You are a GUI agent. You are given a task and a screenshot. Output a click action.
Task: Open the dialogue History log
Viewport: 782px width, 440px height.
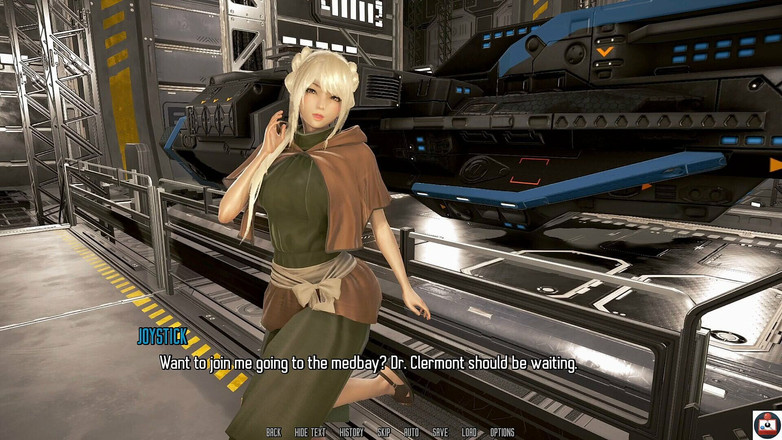click(x=351, y=433)
